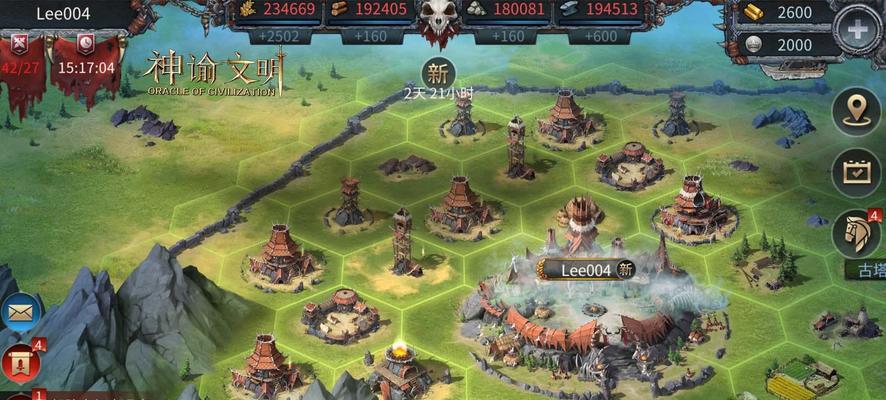Select the Lee004 city name label
Viewport: 886px width, 400px height.
click(x=587, y=269)
